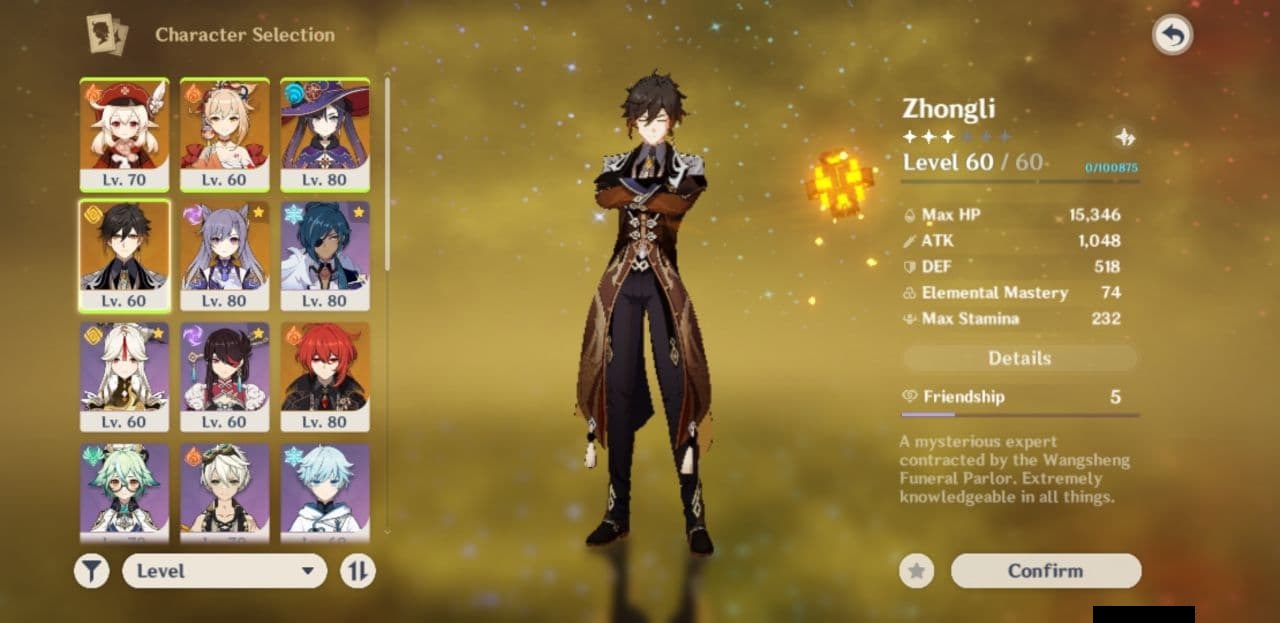Choose Beidou's character card
The image size is (1280, 623).
225,376
